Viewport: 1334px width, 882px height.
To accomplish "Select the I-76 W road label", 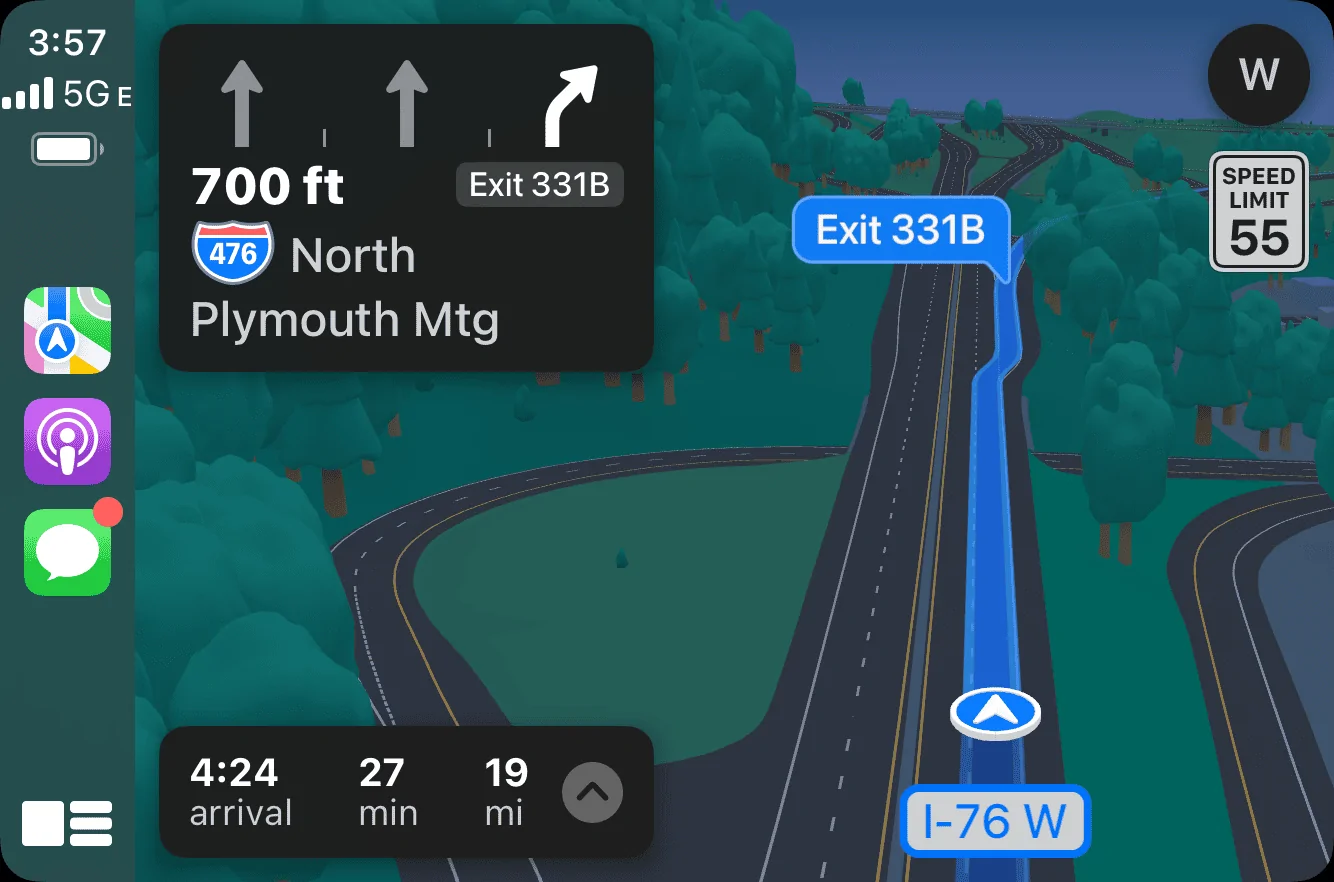I will pyautogui.click(x=995, y=821).
